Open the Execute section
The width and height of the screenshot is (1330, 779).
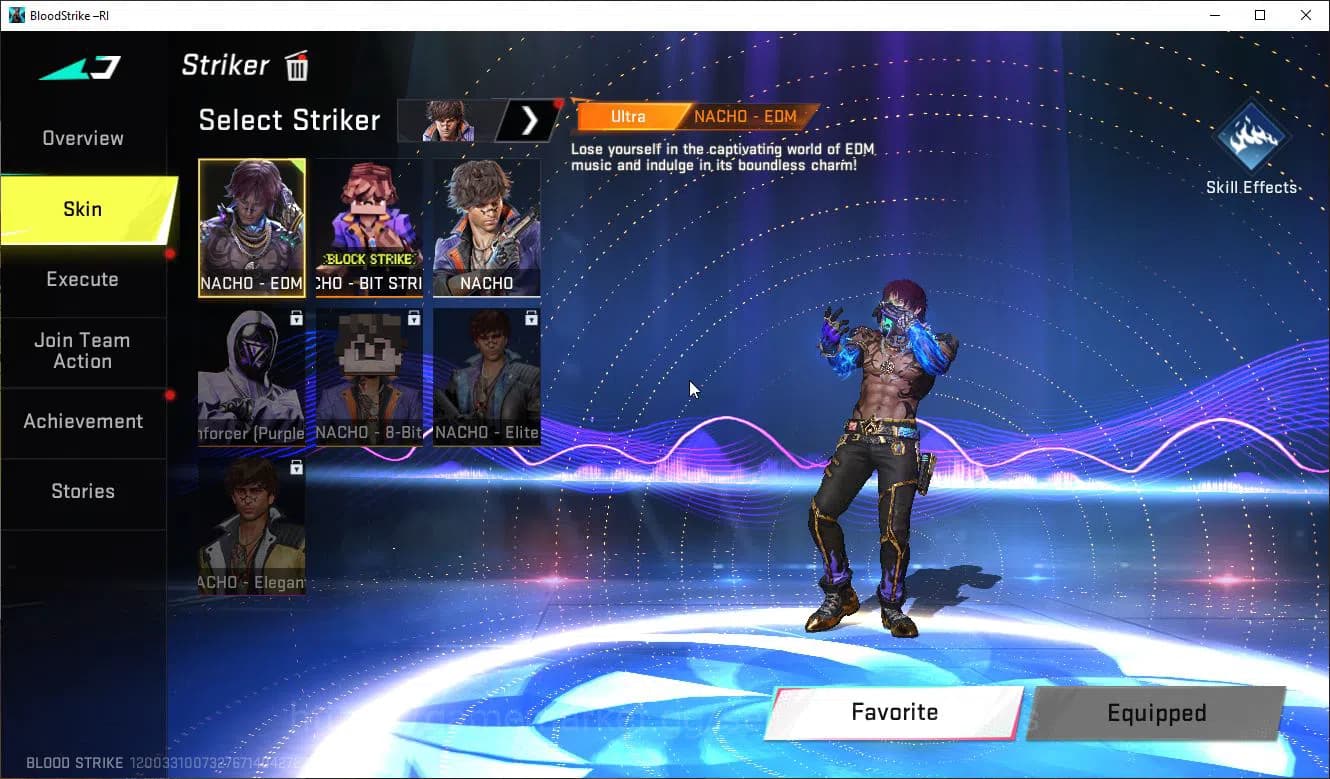[83, 279]
